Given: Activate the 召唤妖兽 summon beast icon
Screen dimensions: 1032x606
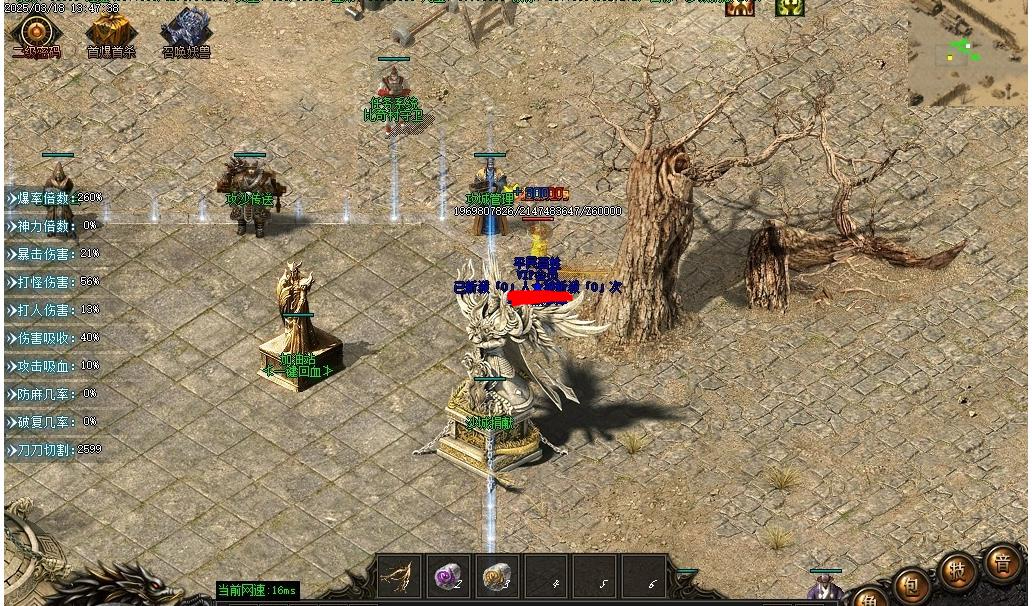Looking at the screenshot, I should tap(186, 31).
